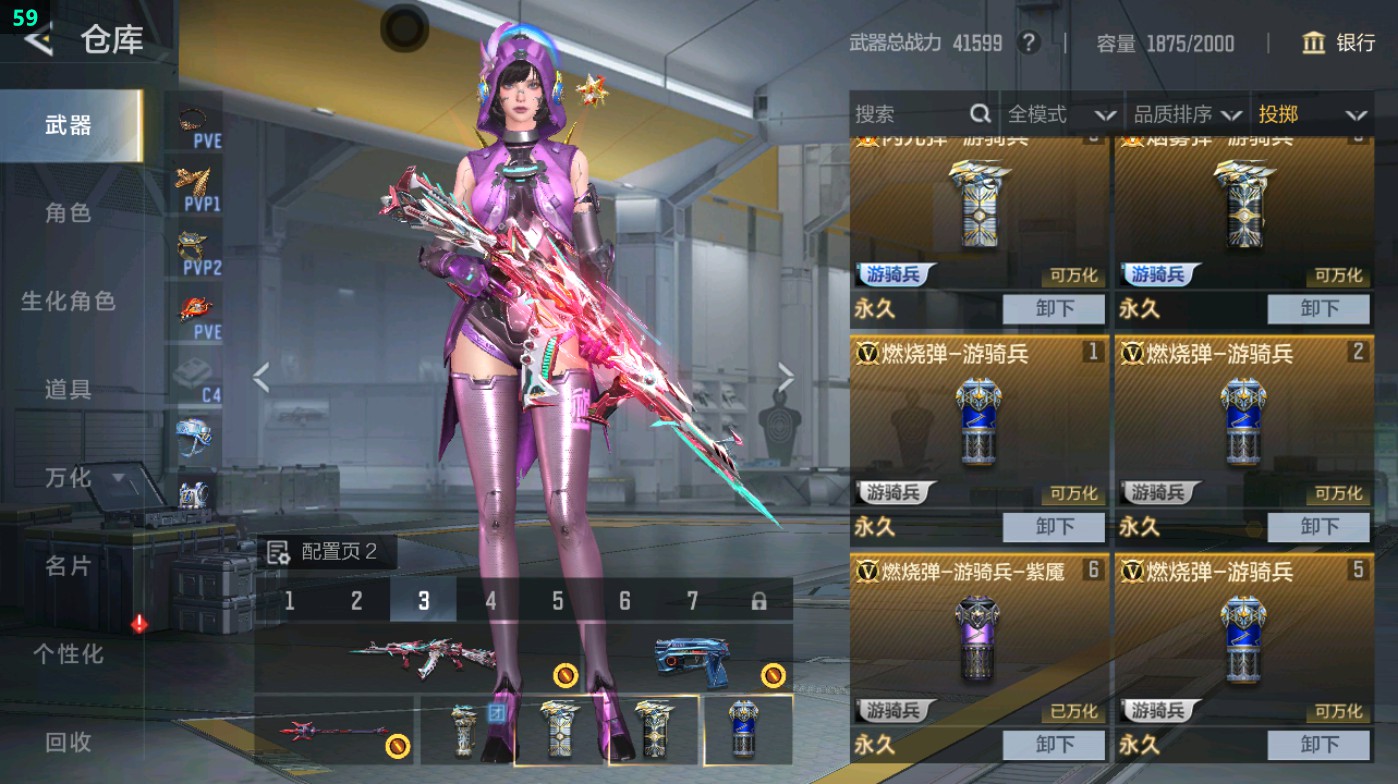
Task: Select loadout slot number 5
Action: [x=558, y=601]
